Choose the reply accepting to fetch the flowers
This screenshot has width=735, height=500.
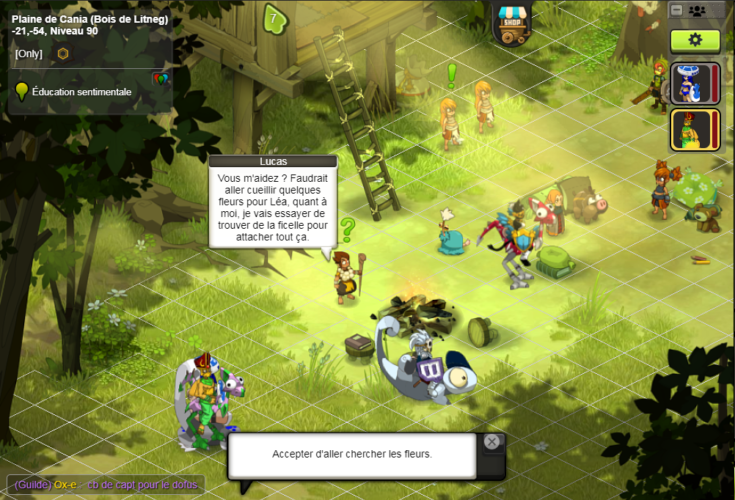click(351, 454)
